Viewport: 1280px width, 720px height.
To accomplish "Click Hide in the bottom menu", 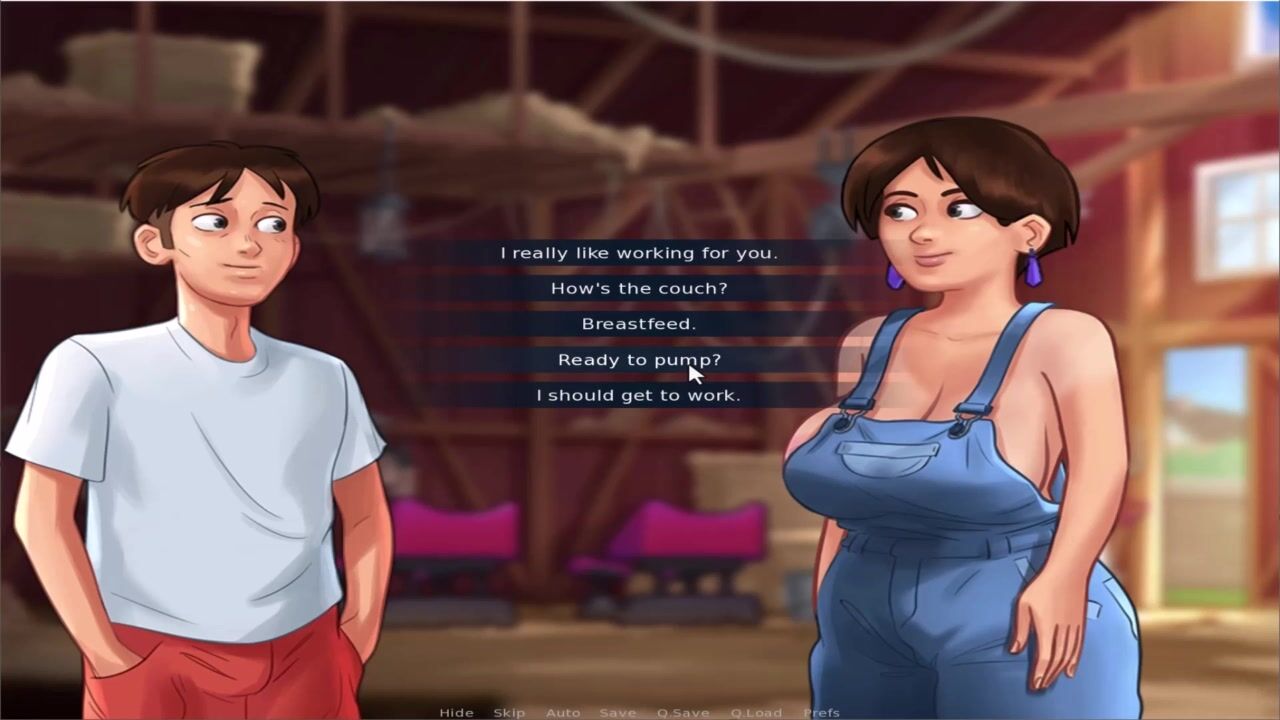I will coord(456,713).
